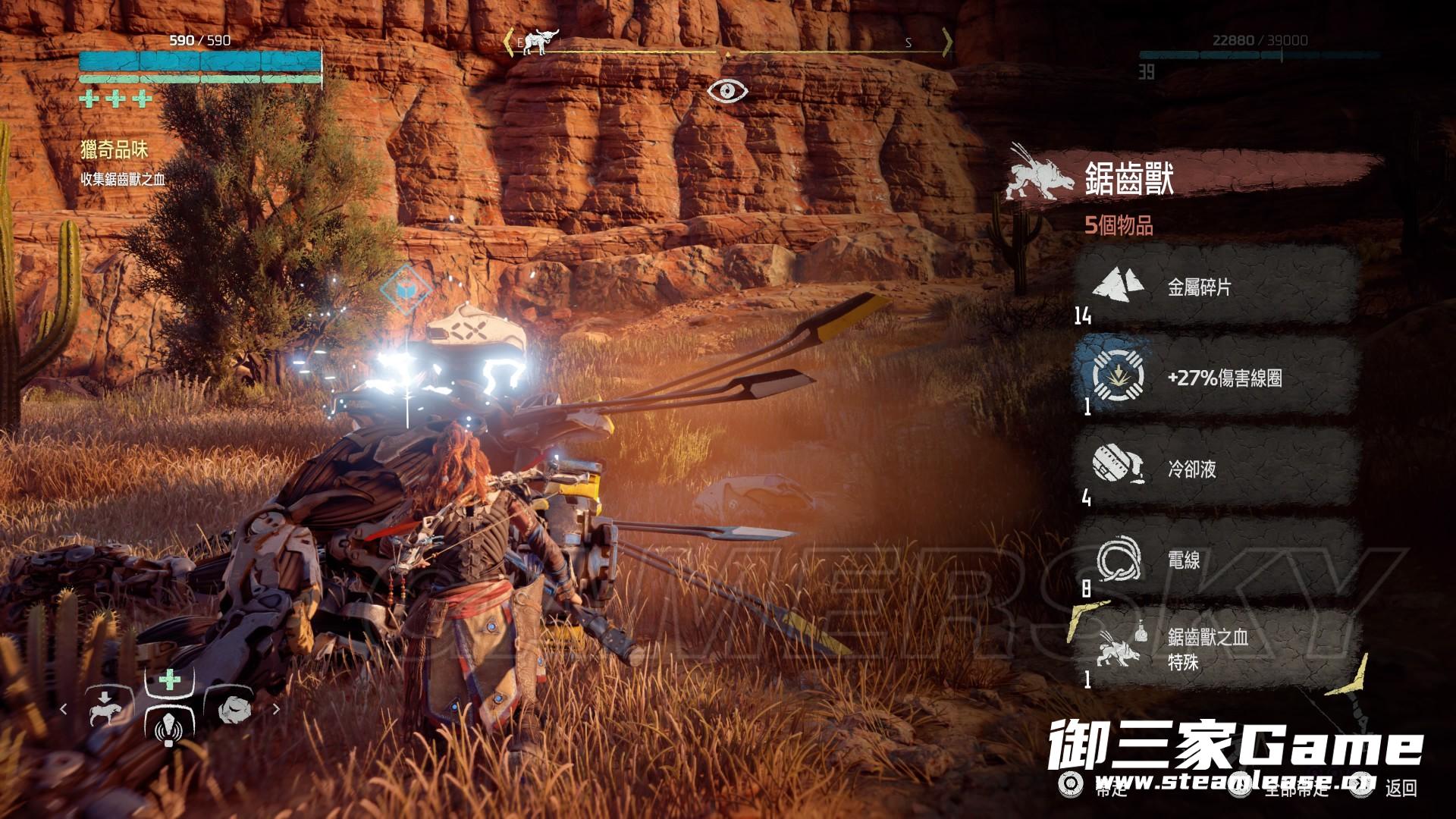
Task: Select the lure call tool slot
Action: (x=169, y=726)
